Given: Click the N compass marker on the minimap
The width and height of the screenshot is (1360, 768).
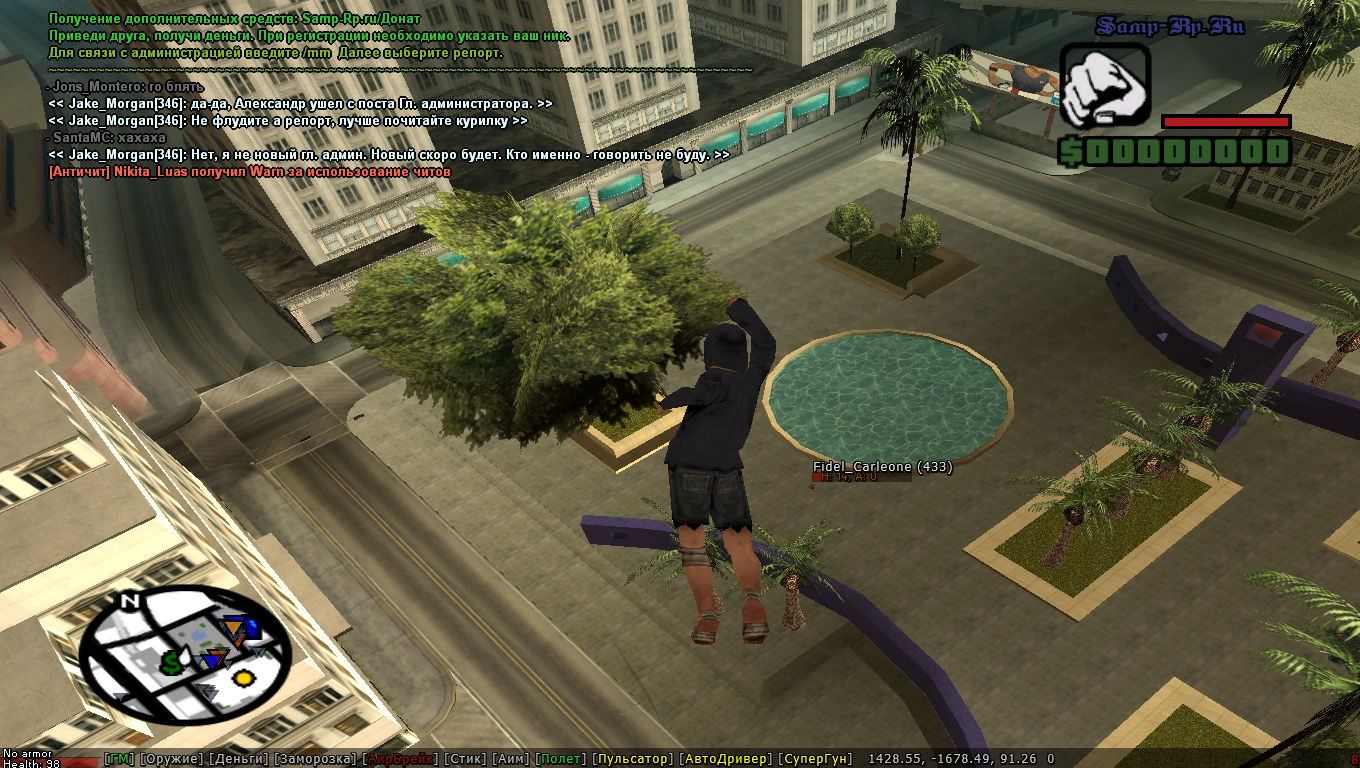Looking at the screenshot, I should click(x=128, y=601).
